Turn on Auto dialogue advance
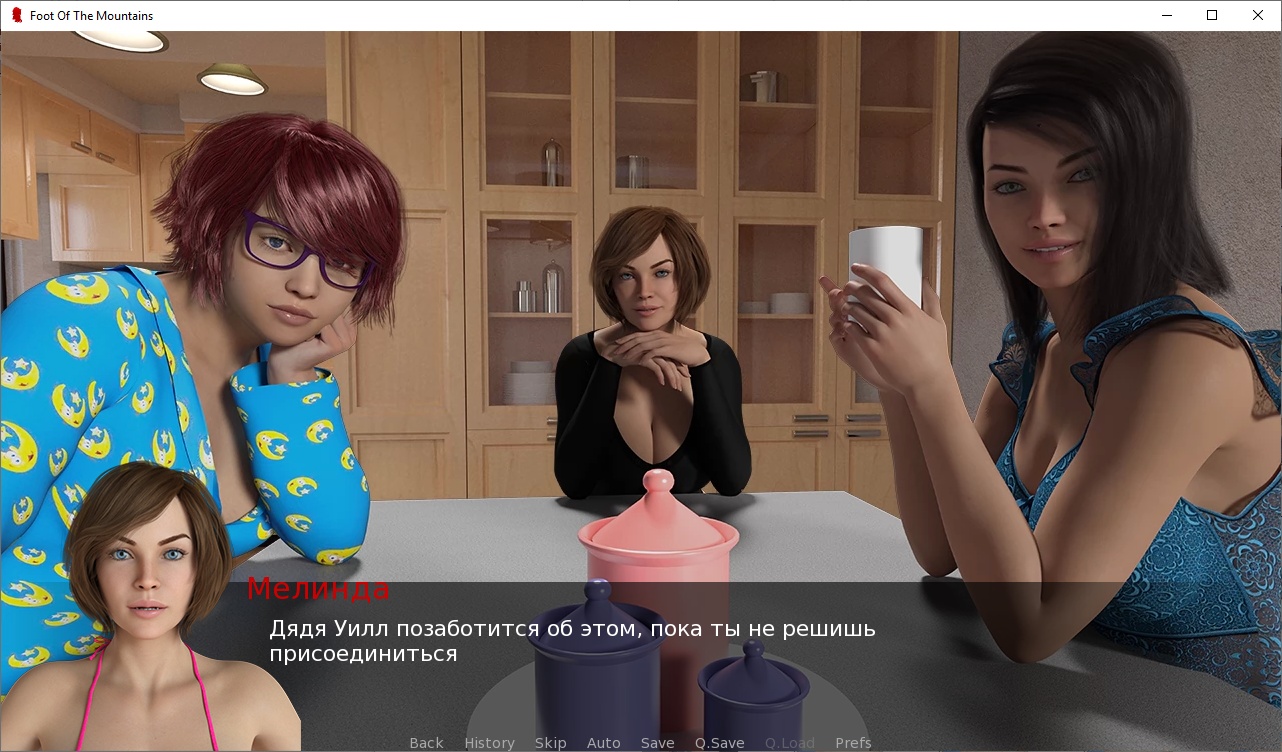 pyautogui.click(x=603, y=743)
